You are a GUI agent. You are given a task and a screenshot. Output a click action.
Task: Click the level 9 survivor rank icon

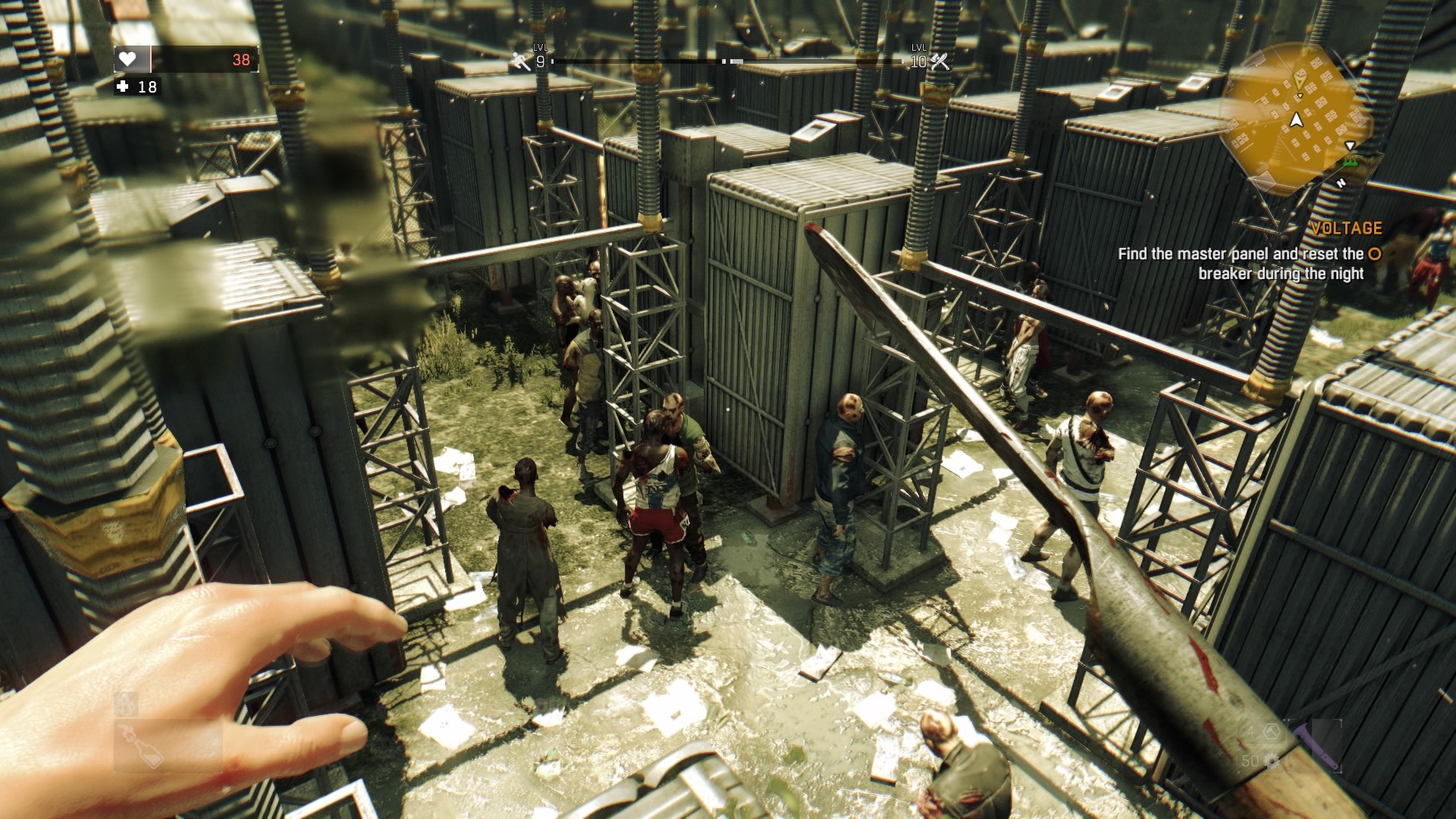click(521, 61)
